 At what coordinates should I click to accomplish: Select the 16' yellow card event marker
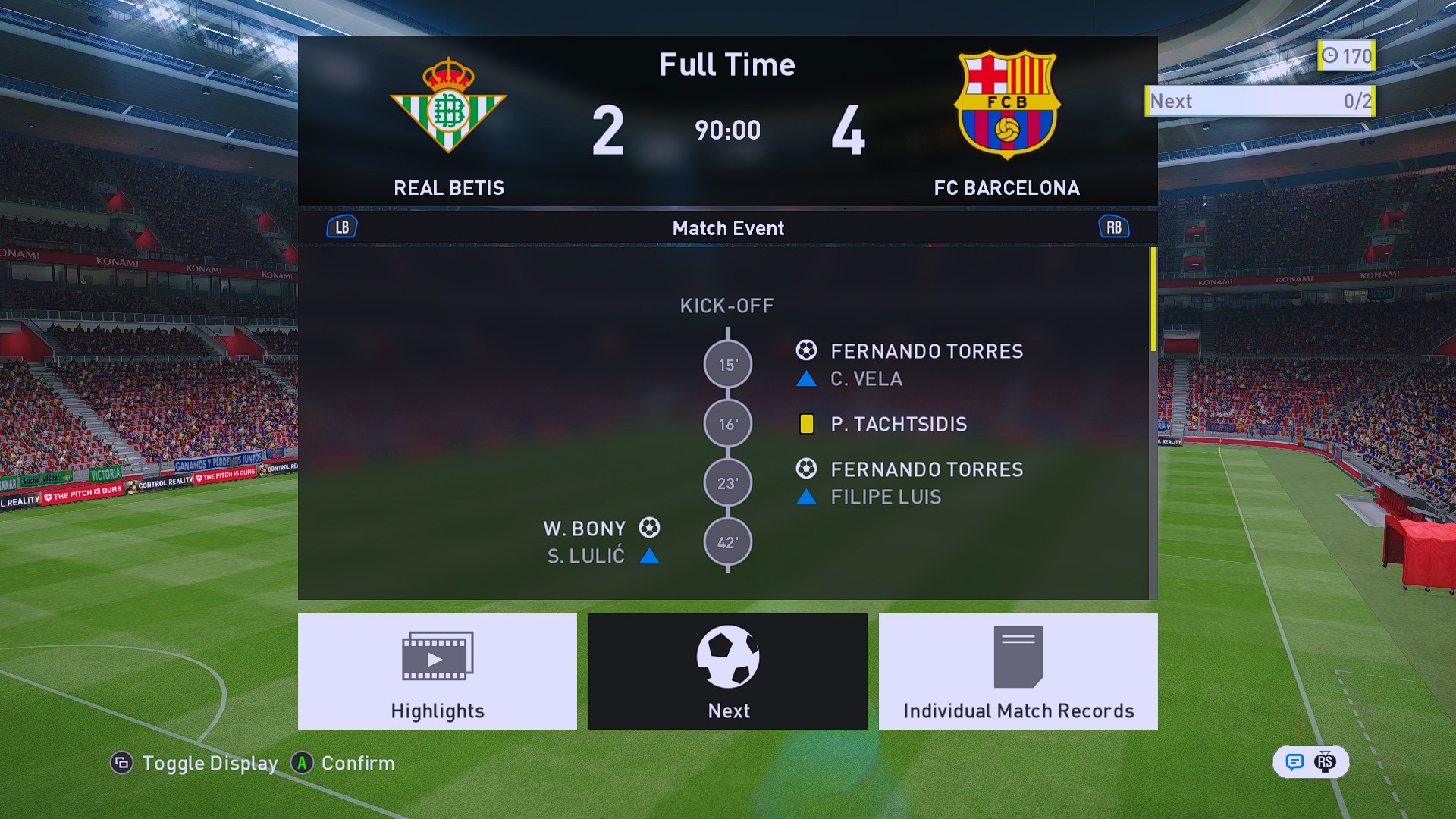(x=727, y=424)
